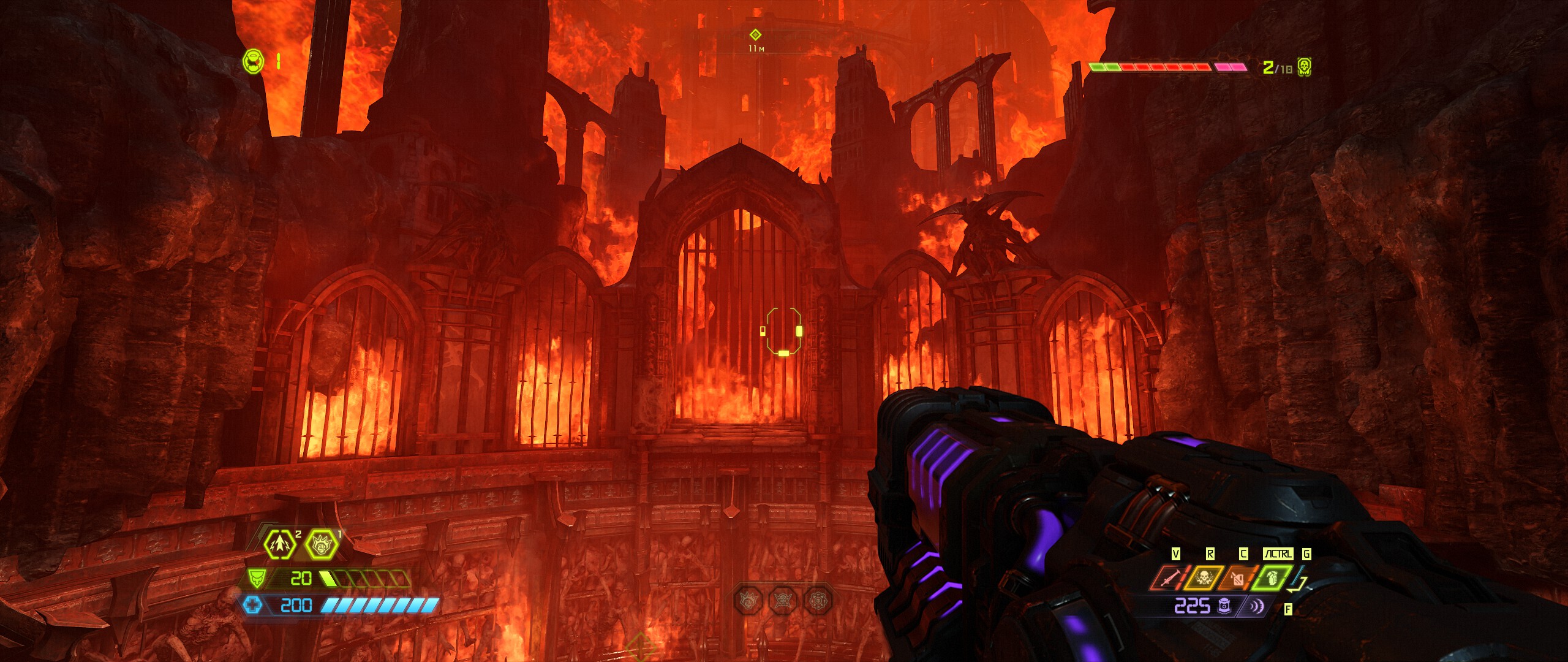Screen dimensions: 1568x662
Task: Activate the Blood Punch fist hexagon icon
Action: pyautogui.click(x=321, y=544)
